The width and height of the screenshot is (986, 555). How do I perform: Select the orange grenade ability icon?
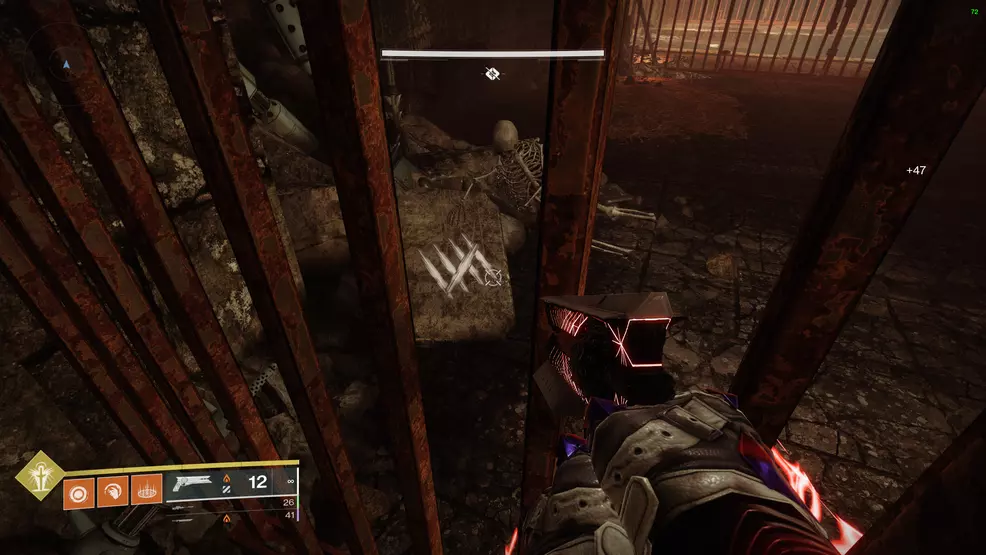(80, 490)
